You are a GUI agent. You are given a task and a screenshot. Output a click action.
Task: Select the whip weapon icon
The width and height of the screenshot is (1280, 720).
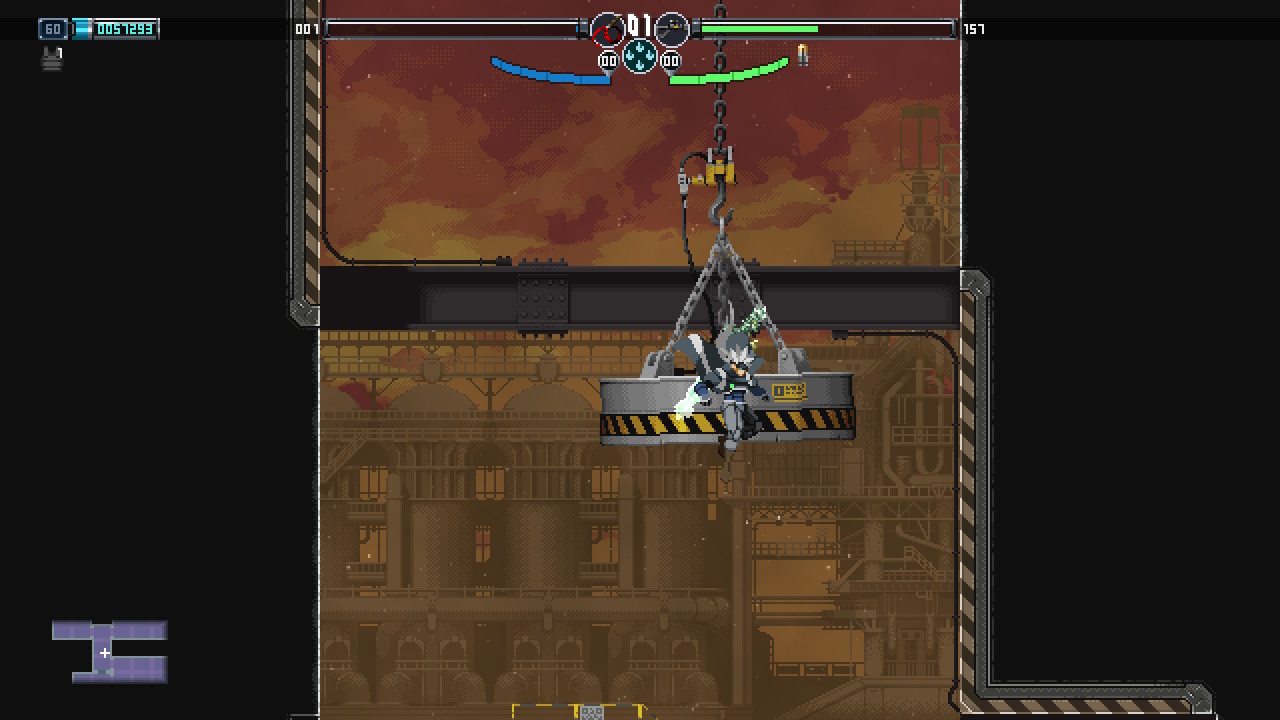point(607,30)
